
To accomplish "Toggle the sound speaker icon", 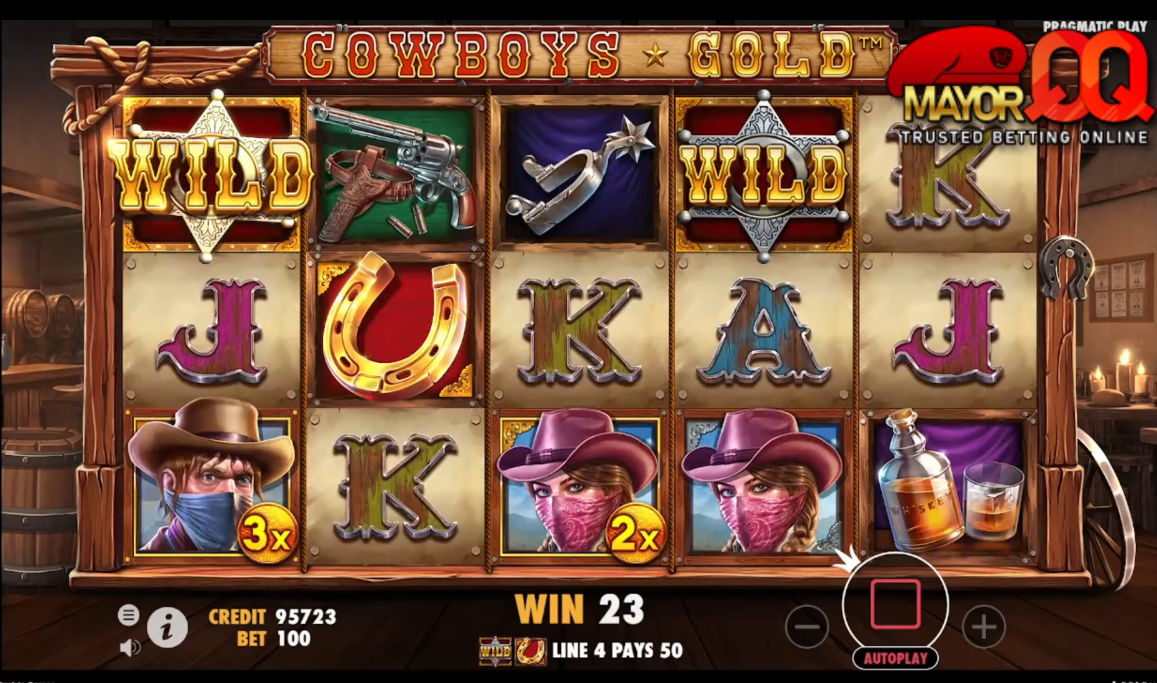I will click(129, 647).
